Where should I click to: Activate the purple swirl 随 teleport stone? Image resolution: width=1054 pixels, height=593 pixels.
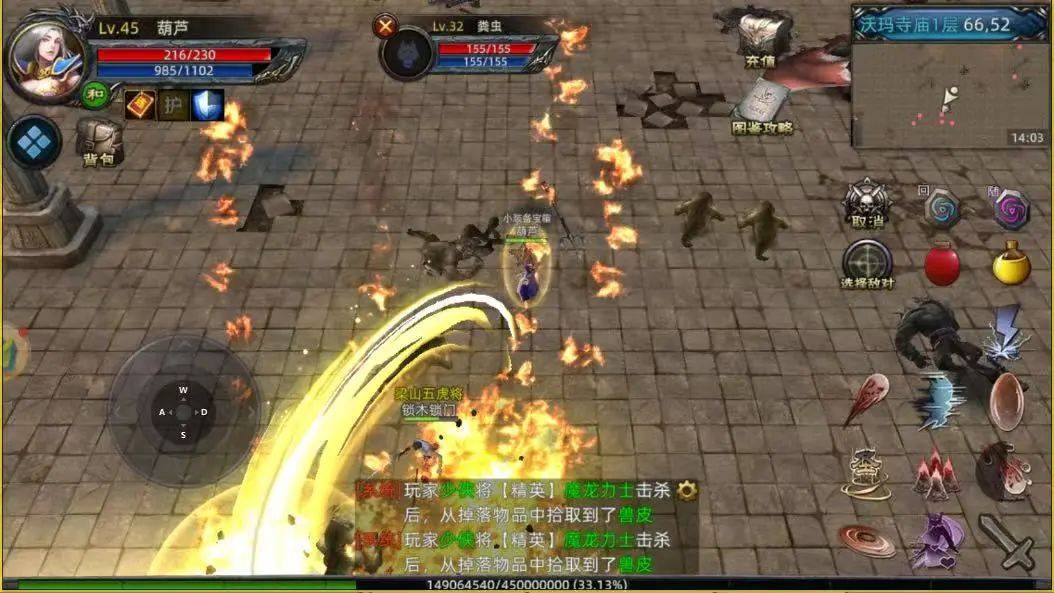[x=1011, y=208]
